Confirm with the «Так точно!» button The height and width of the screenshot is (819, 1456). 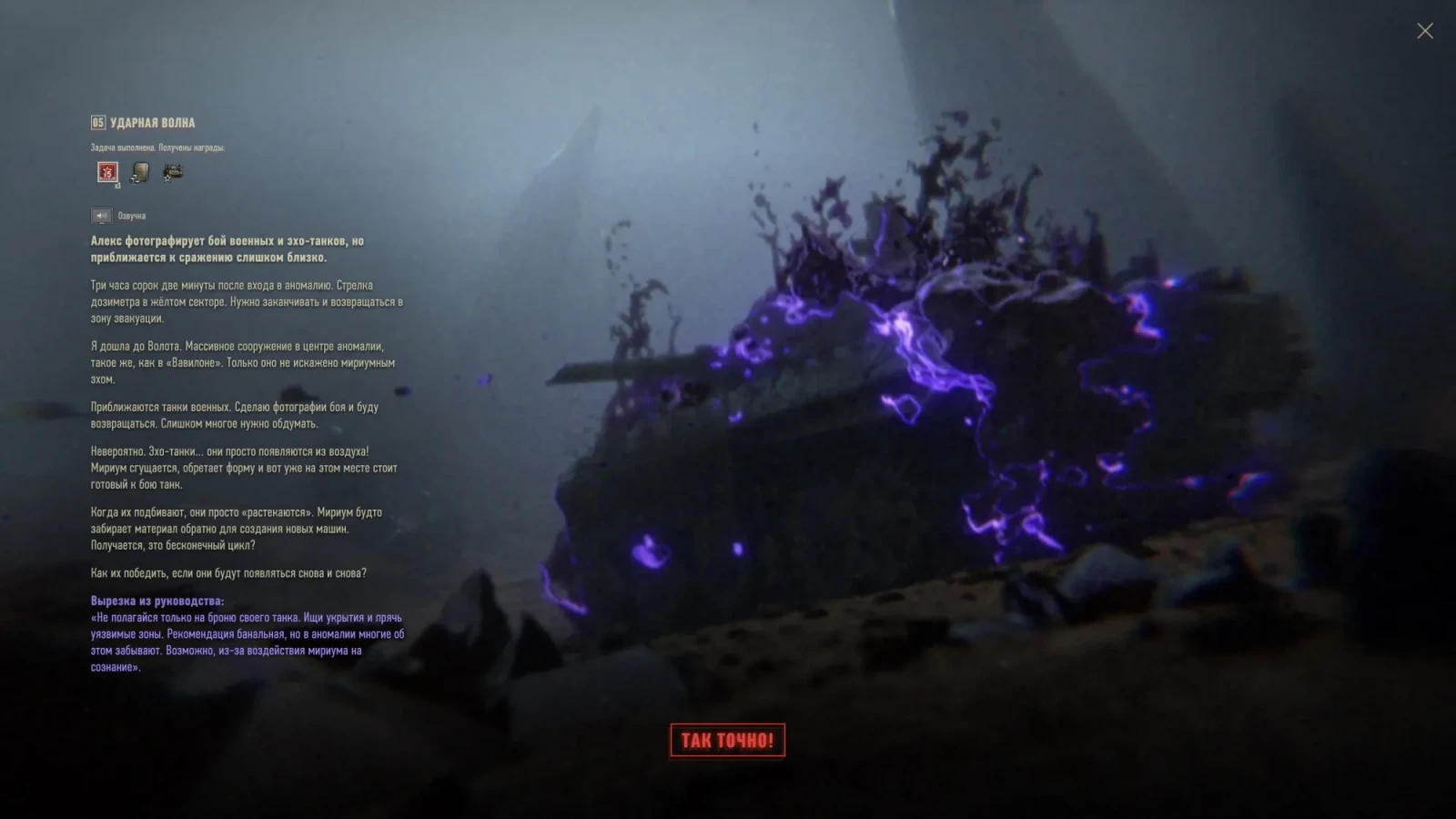coord(727,740)
